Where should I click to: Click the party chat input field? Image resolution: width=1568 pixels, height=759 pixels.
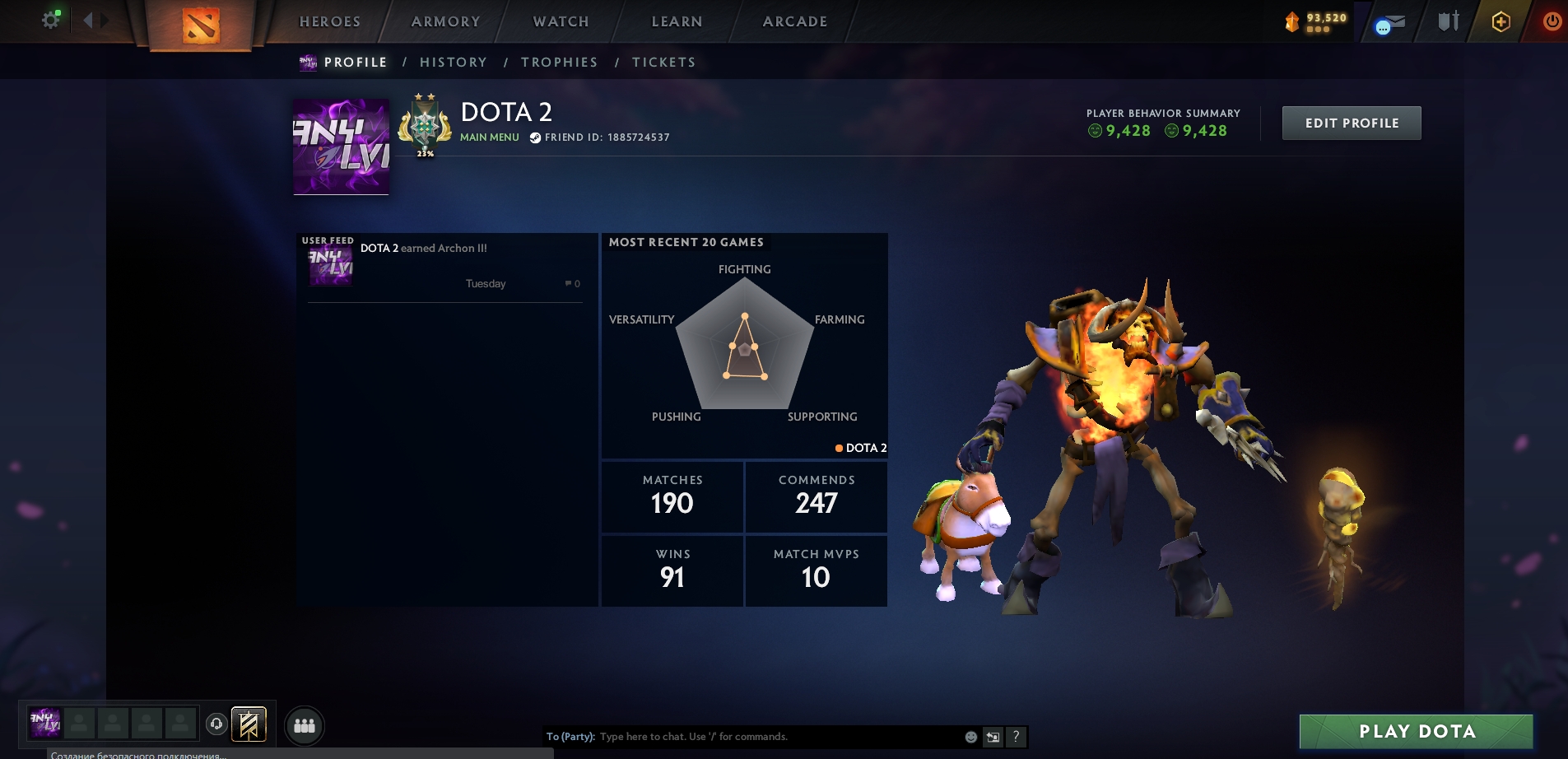click(774, 737)
